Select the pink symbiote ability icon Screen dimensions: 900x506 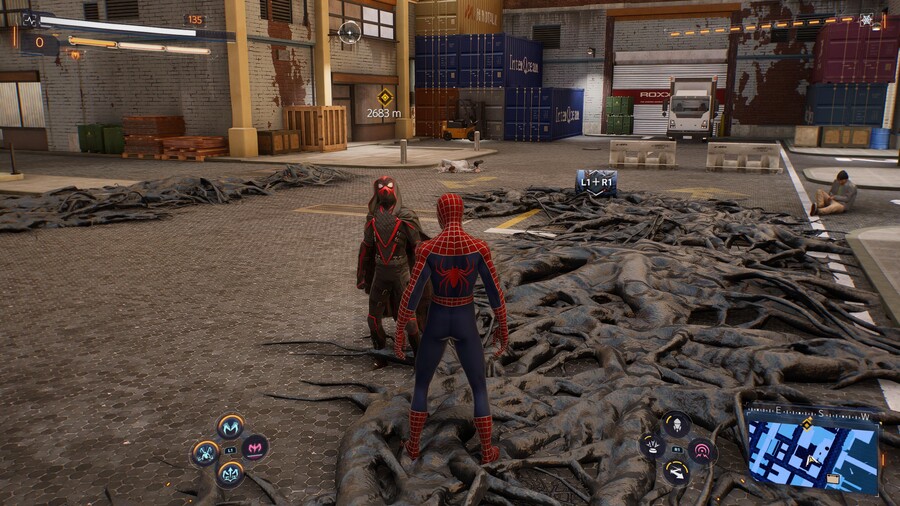[256, 447]
